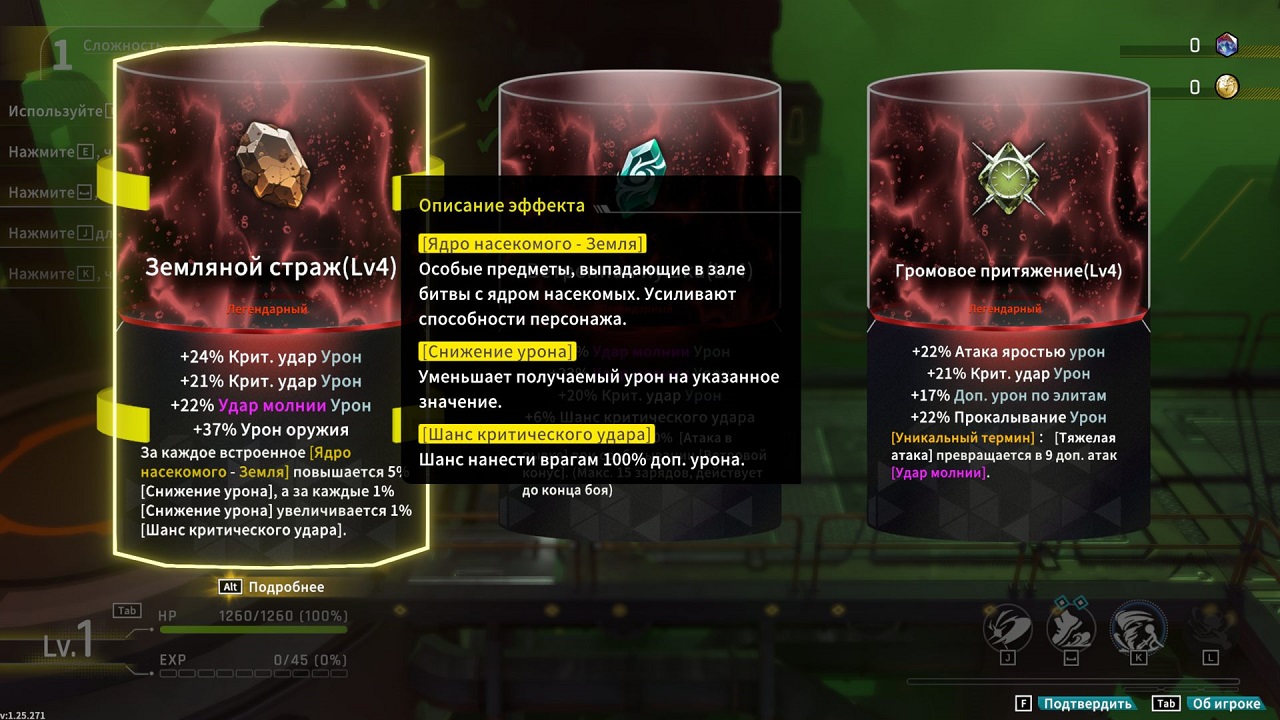Select the Громовое притяжение(Lv4) card
The height and width of the screenshot is (720, 1280).
tap(1004, 271)
